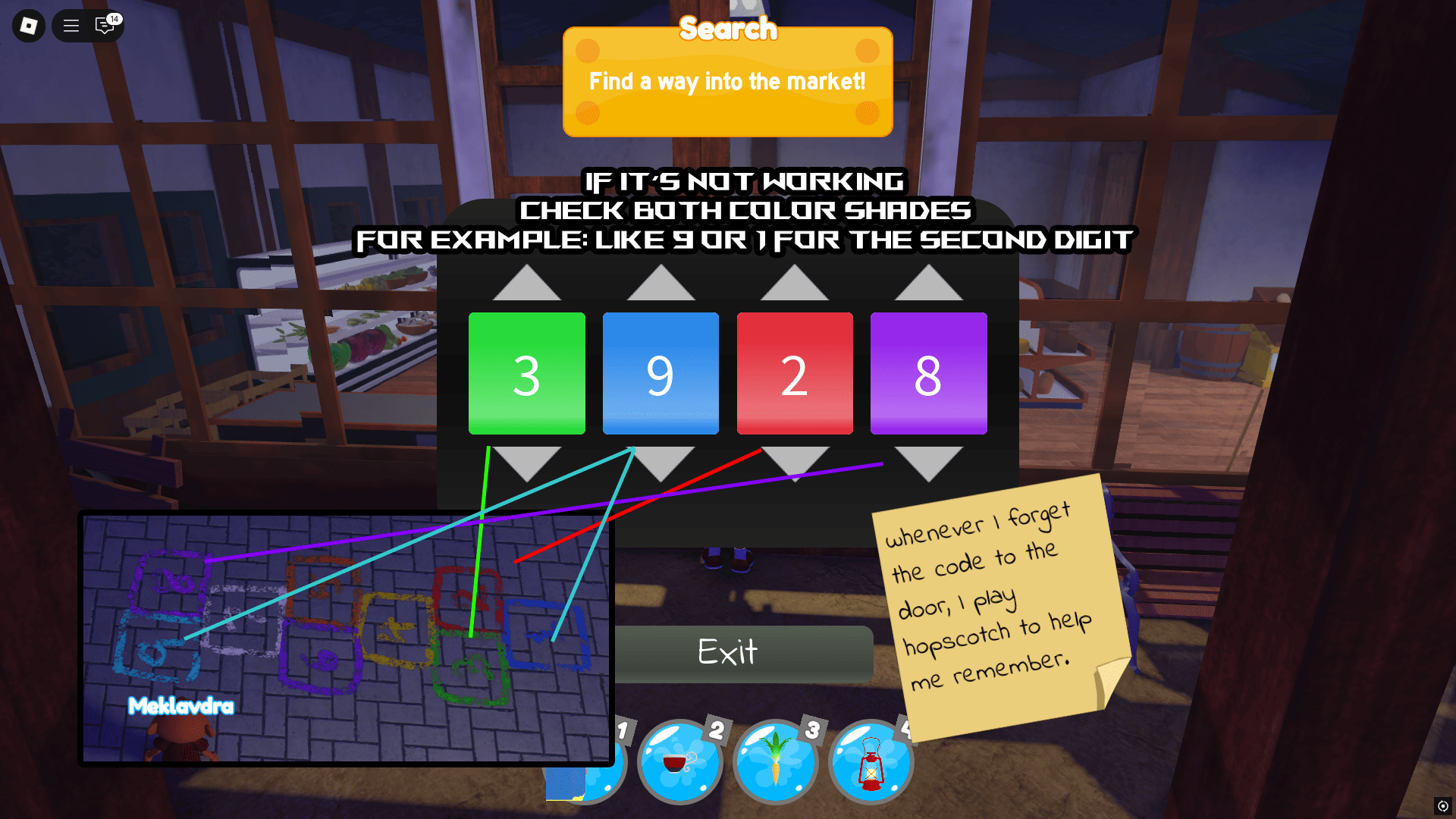Increase the red third digit with up arrow
1456x819 pixels.
point(795,287)
